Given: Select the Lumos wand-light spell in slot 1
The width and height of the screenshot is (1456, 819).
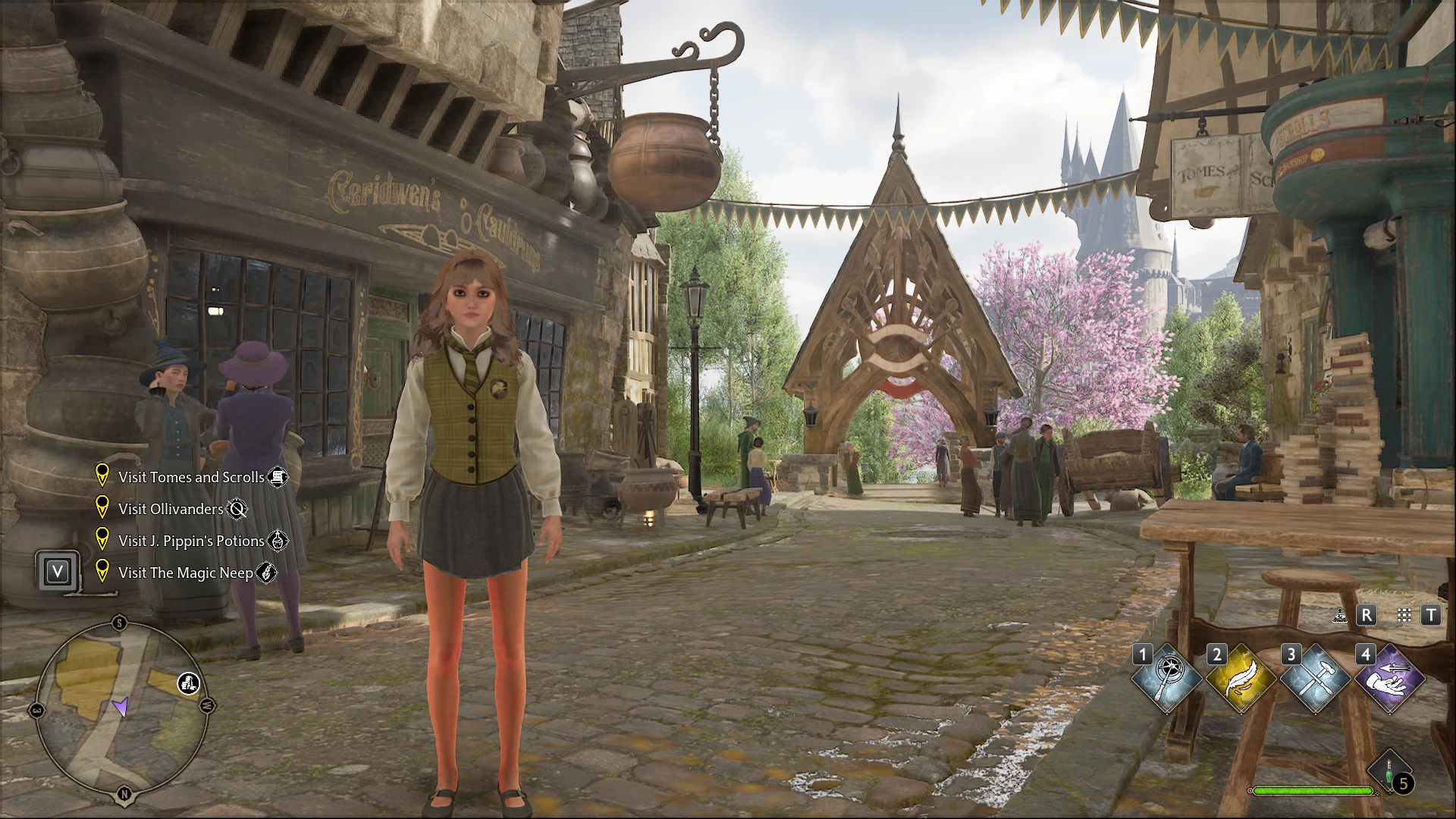Looking at the screenshot, I should (x=1168, y=679).
